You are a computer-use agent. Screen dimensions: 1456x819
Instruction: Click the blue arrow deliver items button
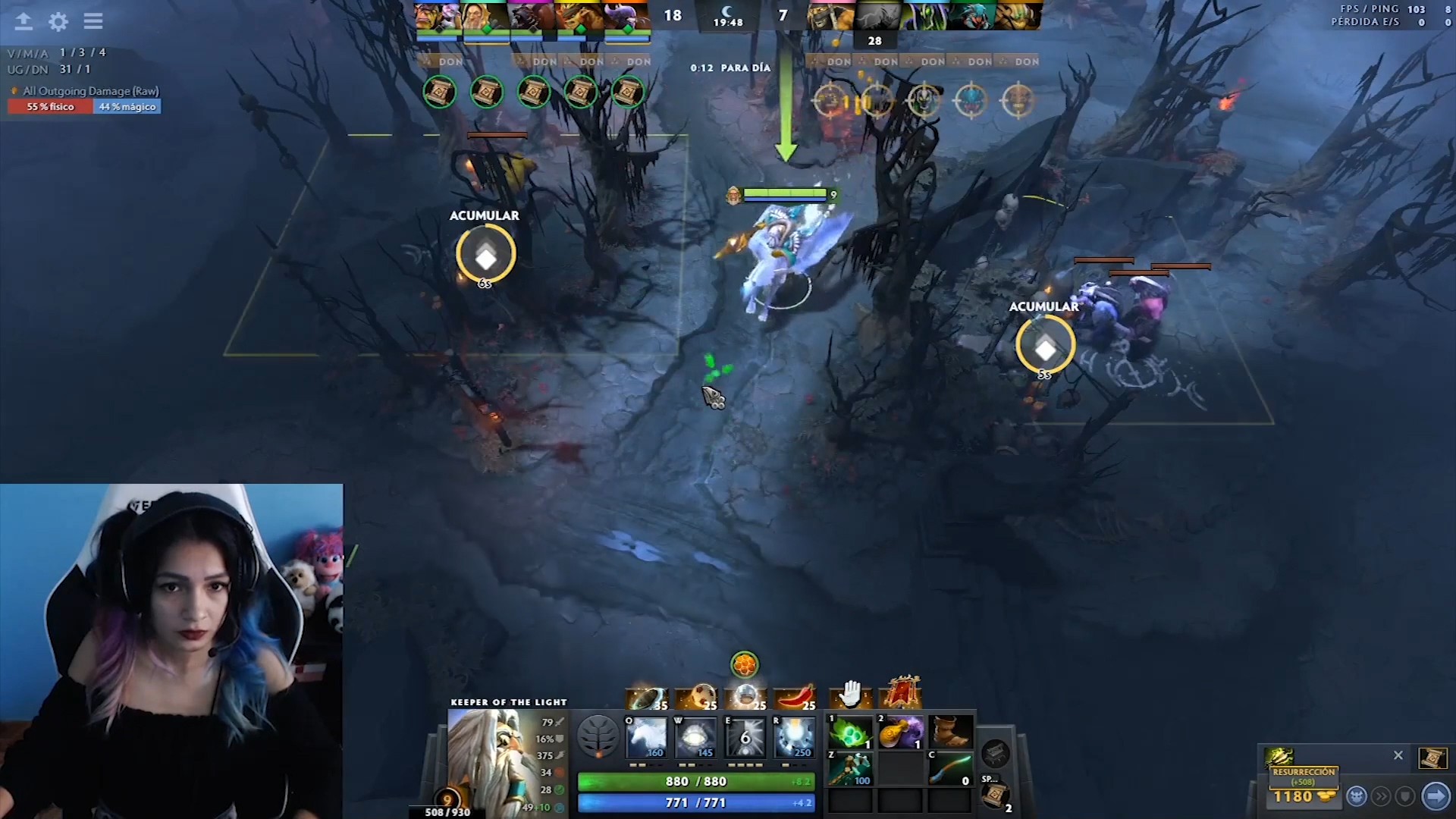1436,796
